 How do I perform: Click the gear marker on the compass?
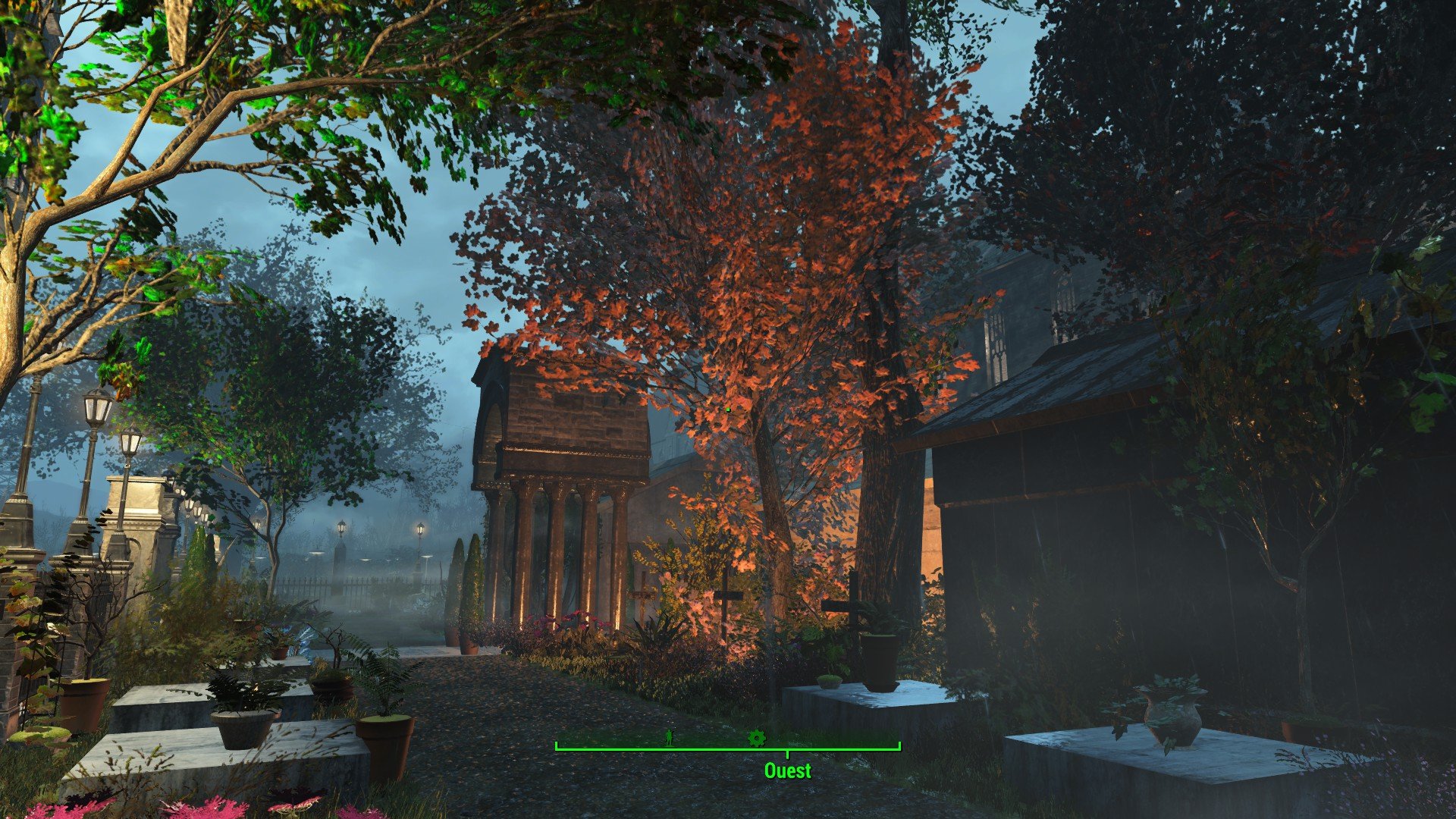coord(756,737)
